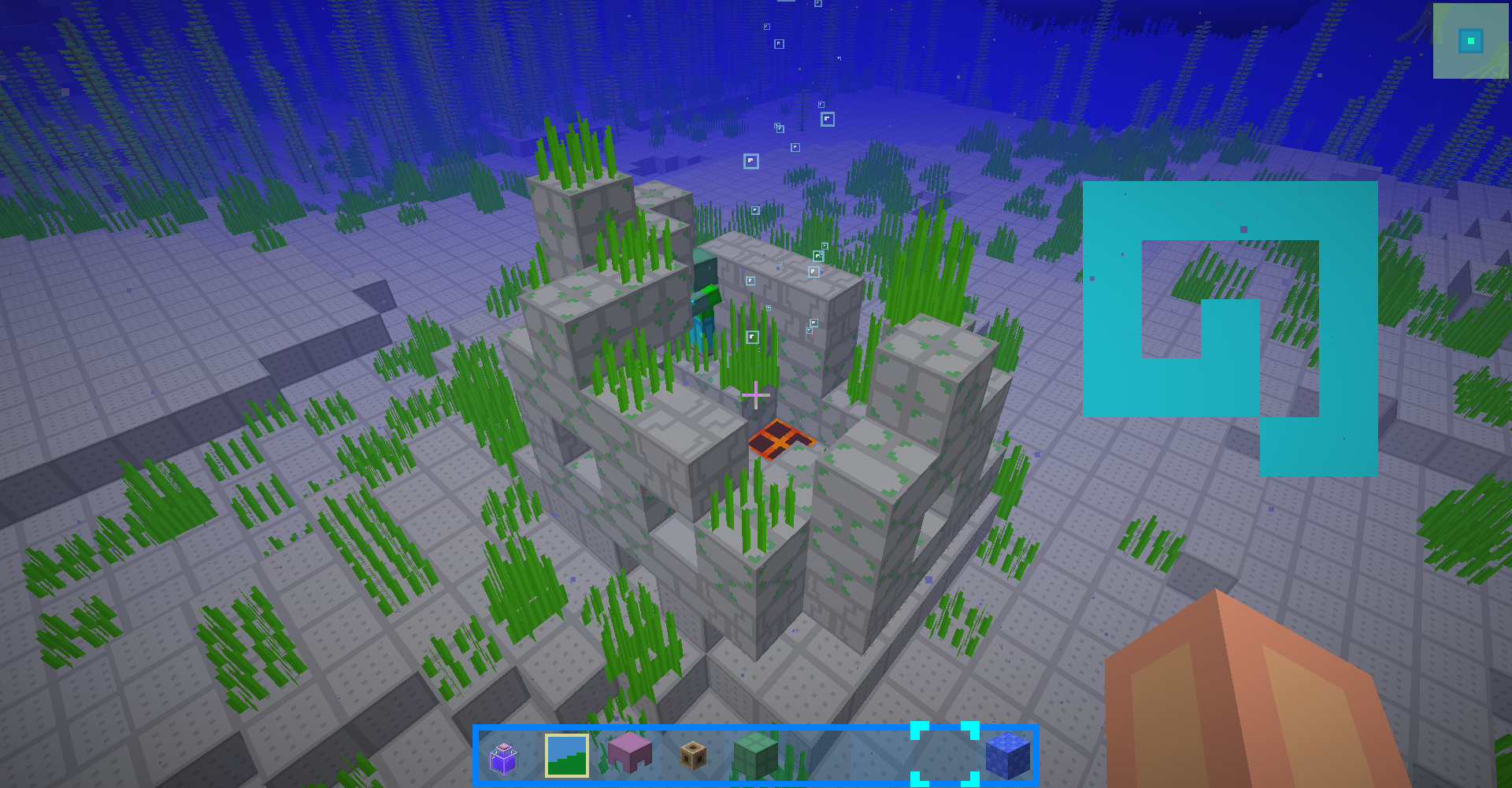This screenshot has width=1512, height=788.
Task: Choose the blue block in the hotbar
Action: [x=1007, y=755]
